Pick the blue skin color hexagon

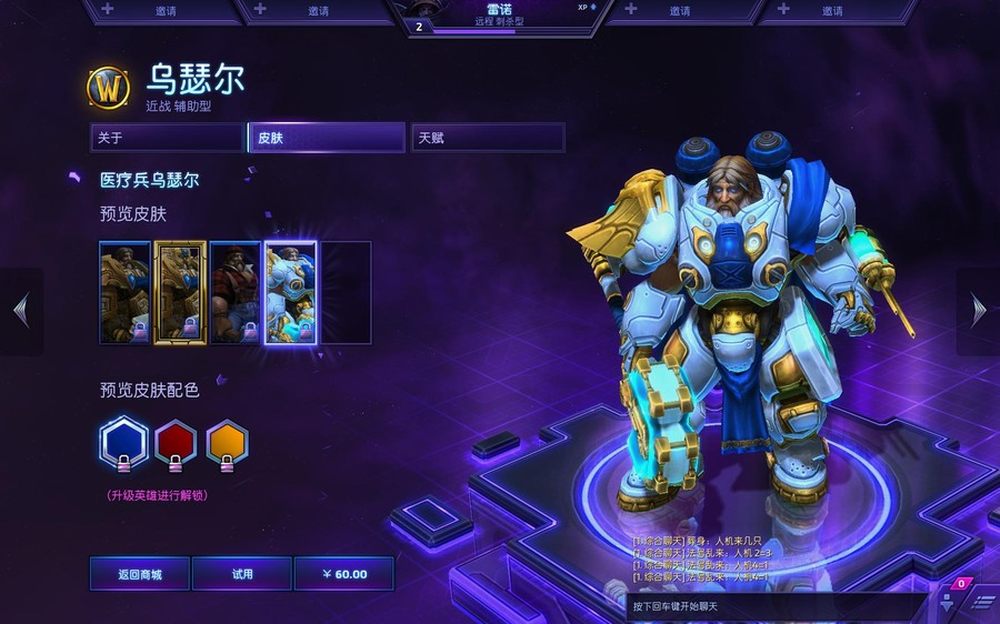tap(125, 442)
